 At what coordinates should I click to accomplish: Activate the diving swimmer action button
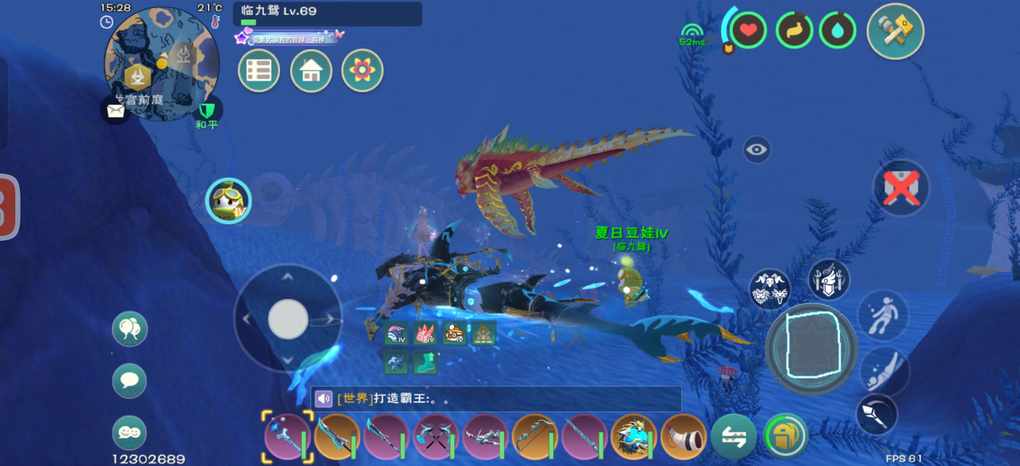(880, 370)
